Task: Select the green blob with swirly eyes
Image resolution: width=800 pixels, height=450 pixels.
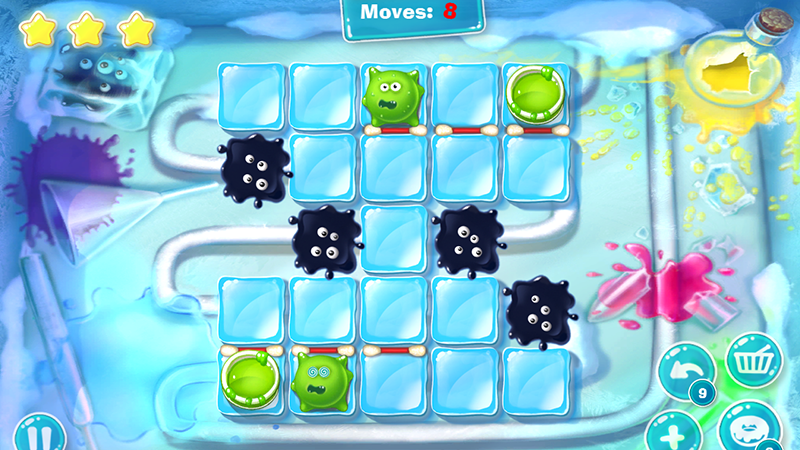Action: point(324,380)
